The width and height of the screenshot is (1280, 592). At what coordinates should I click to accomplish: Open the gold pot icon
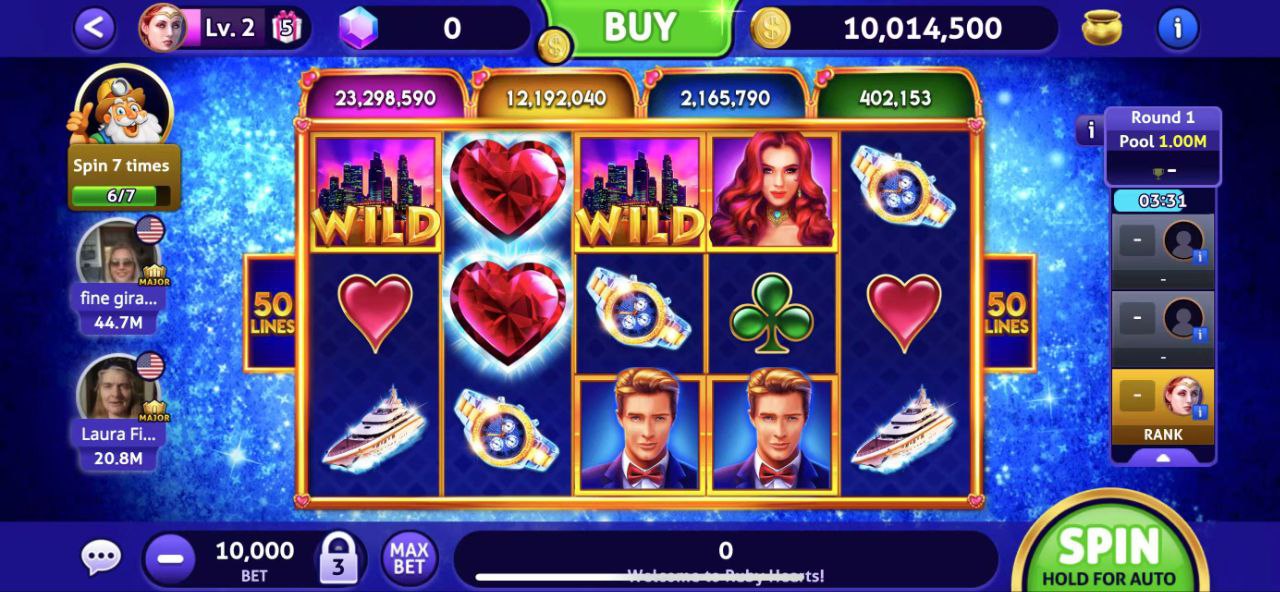tap(1101, 28)
